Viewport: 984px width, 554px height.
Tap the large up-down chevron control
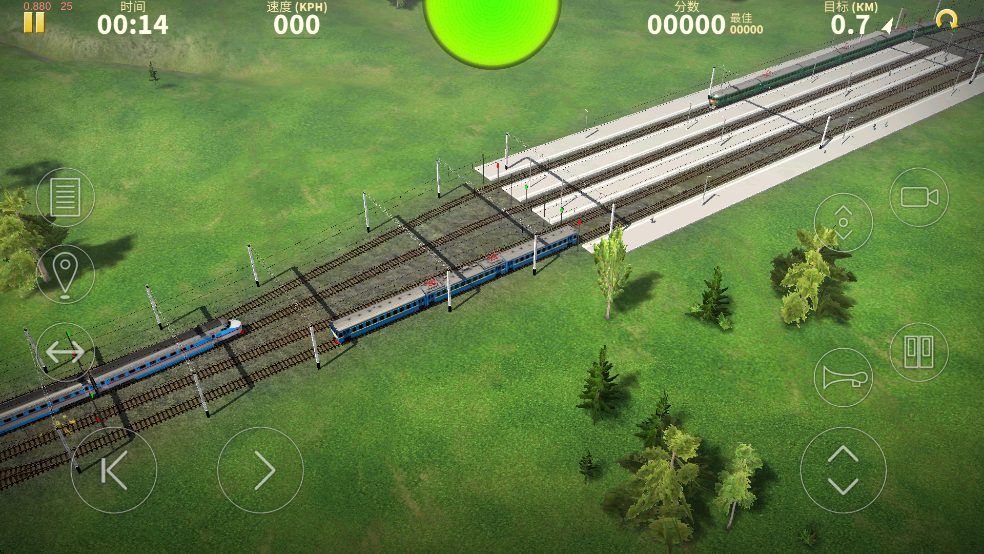coord(843,470)
